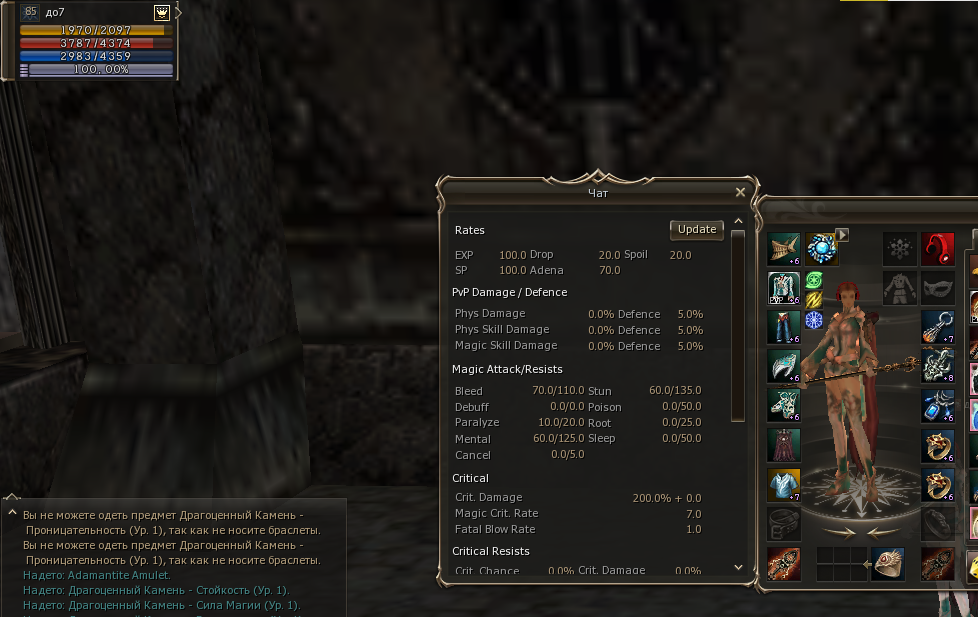Click the crown icon on status bar
Screen dimensions: 978x617
click(161, 12)
